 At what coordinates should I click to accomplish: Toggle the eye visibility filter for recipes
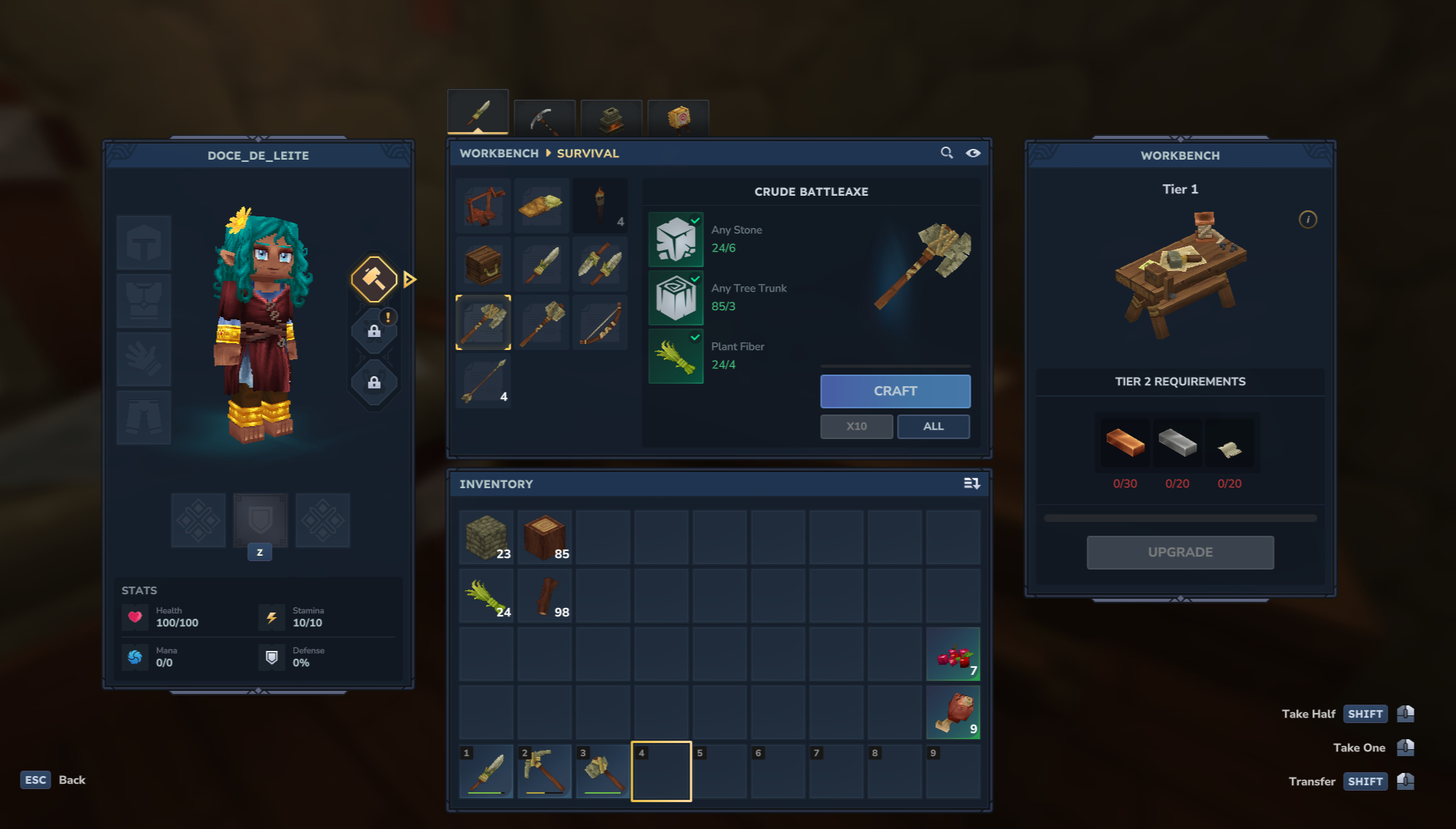[x=973, y=153]
